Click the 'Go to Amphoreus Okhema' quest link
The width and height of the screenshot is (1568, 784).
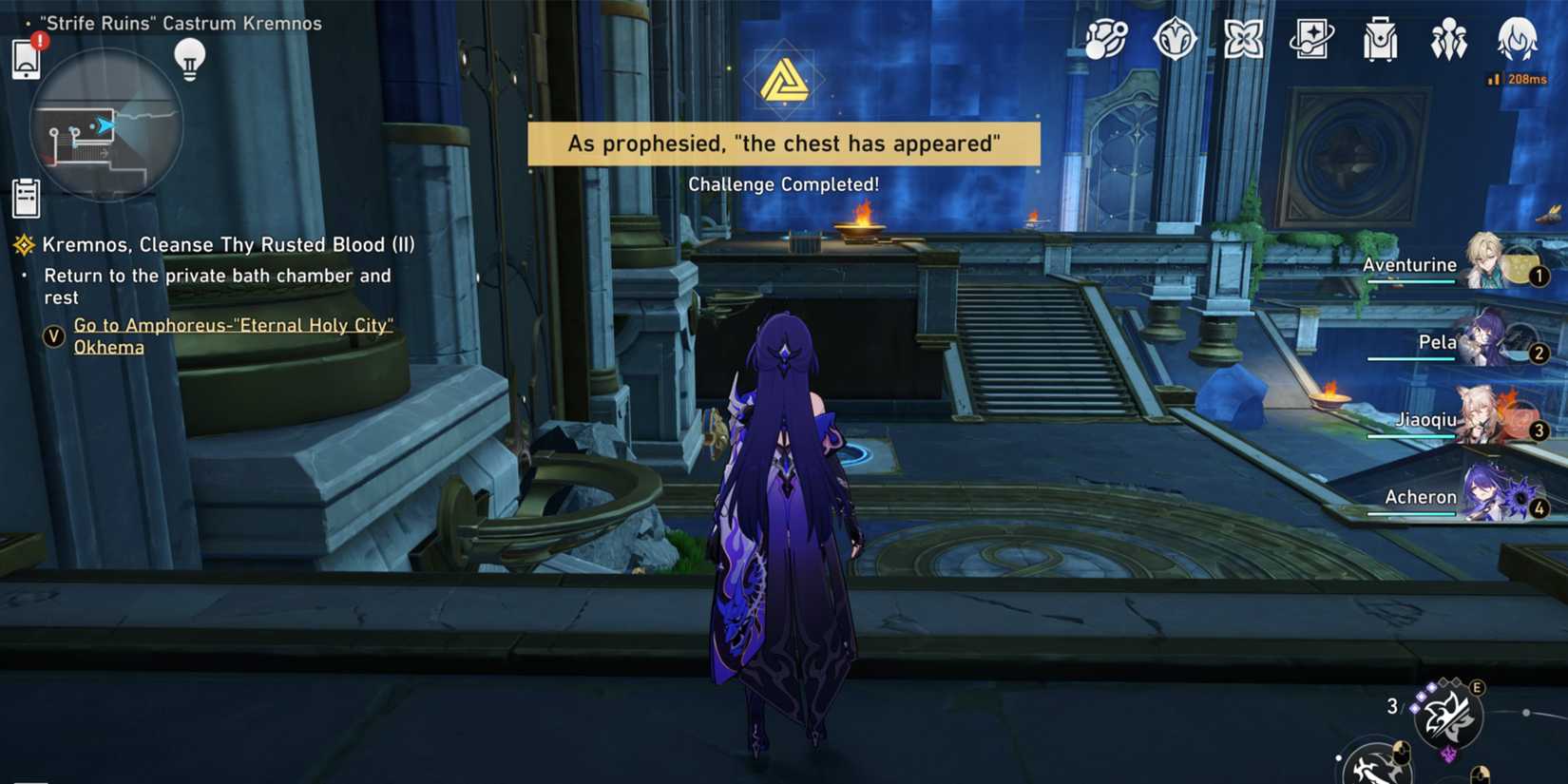pyautogui.click(x=234, y=335)
